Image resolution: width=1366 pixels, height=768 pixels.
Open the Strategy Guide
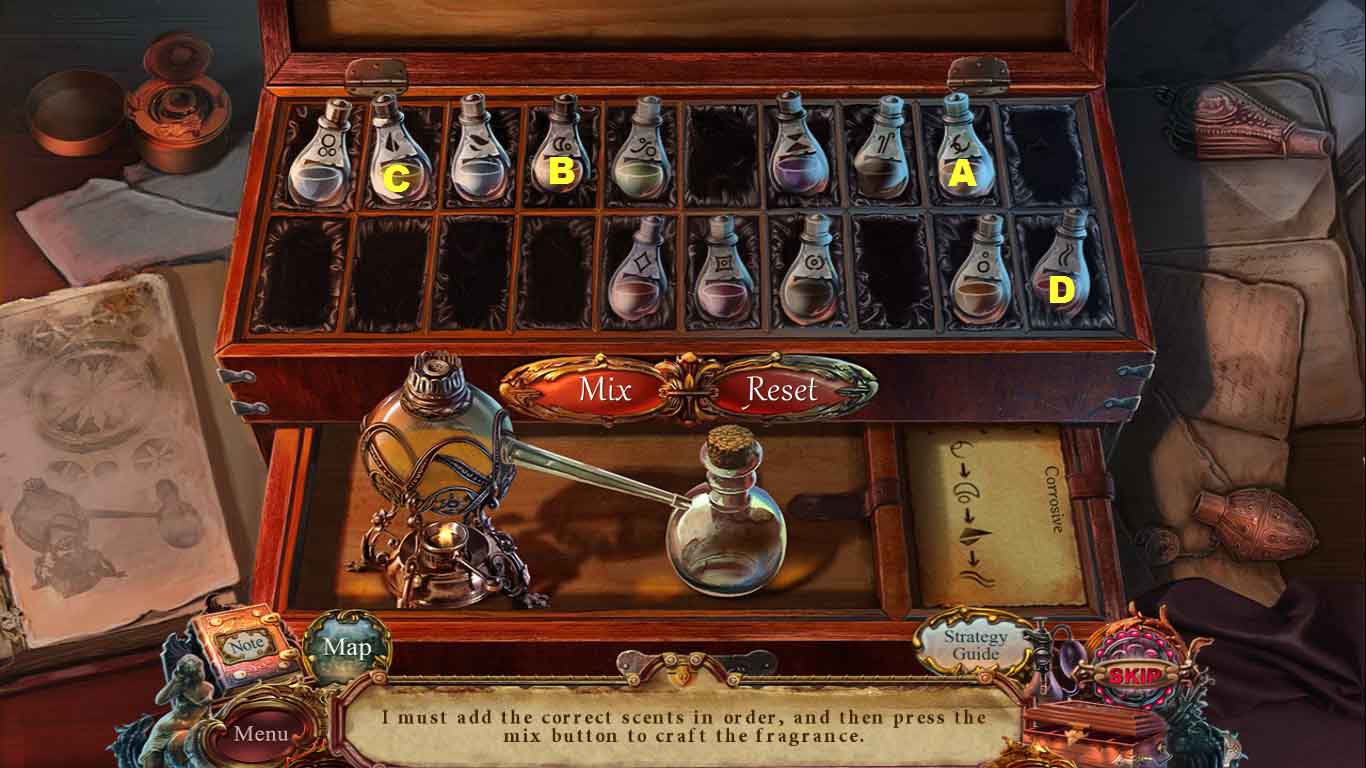(x=975, y=644)
